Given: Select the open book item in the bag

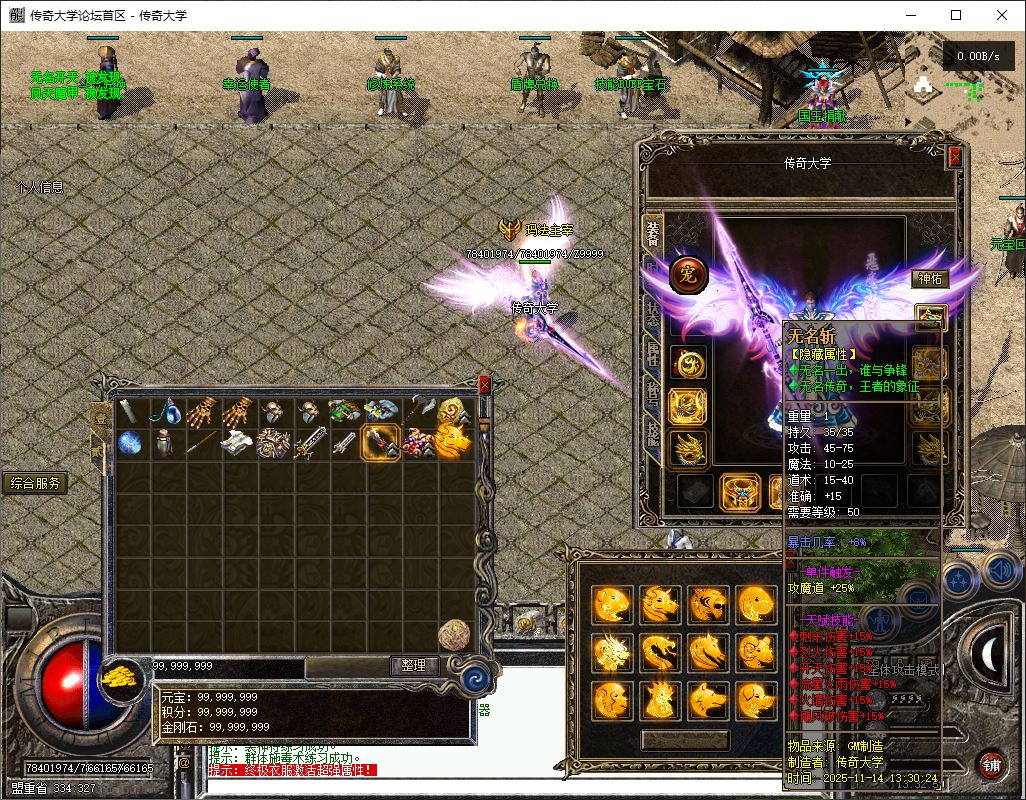Looking at the screenshot, I should (236, 443).
